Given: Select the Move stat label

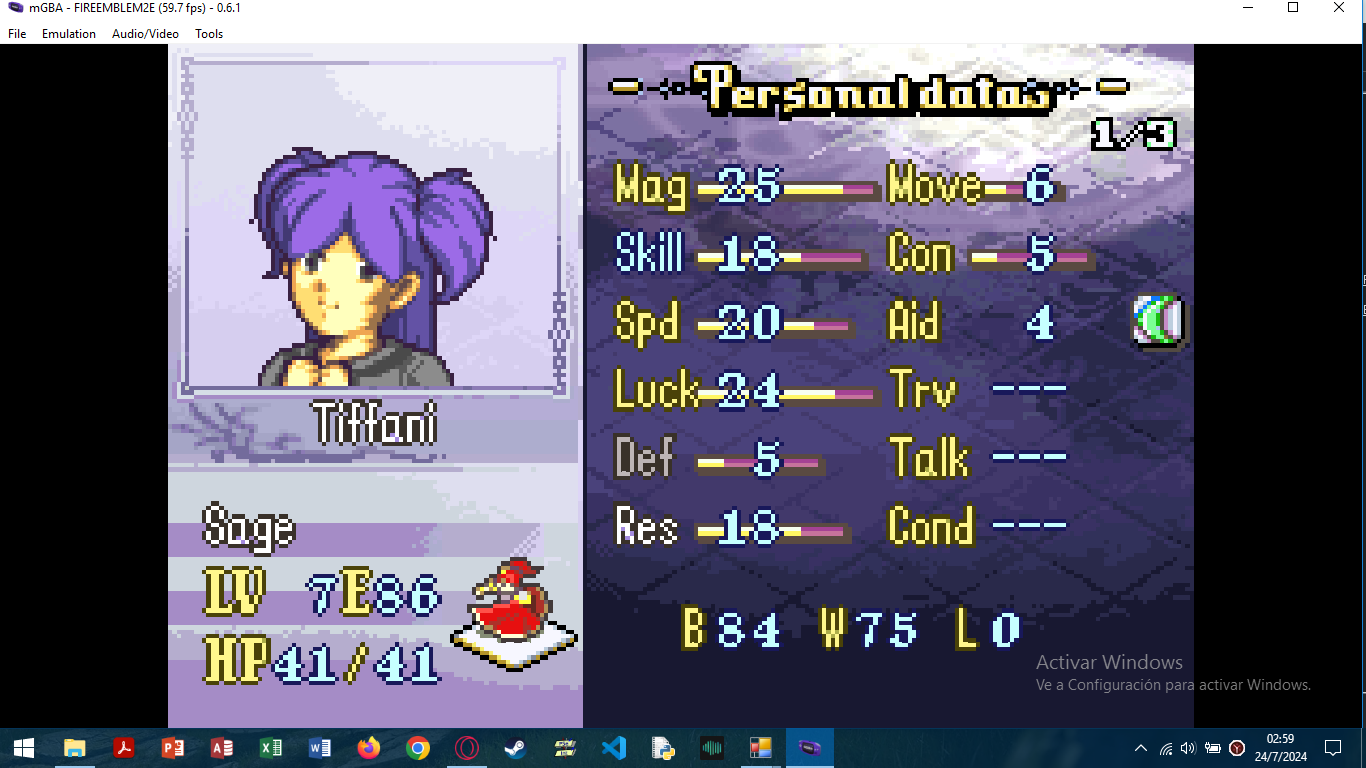Looking at the screenshot, I should click(x=934, y=187).
